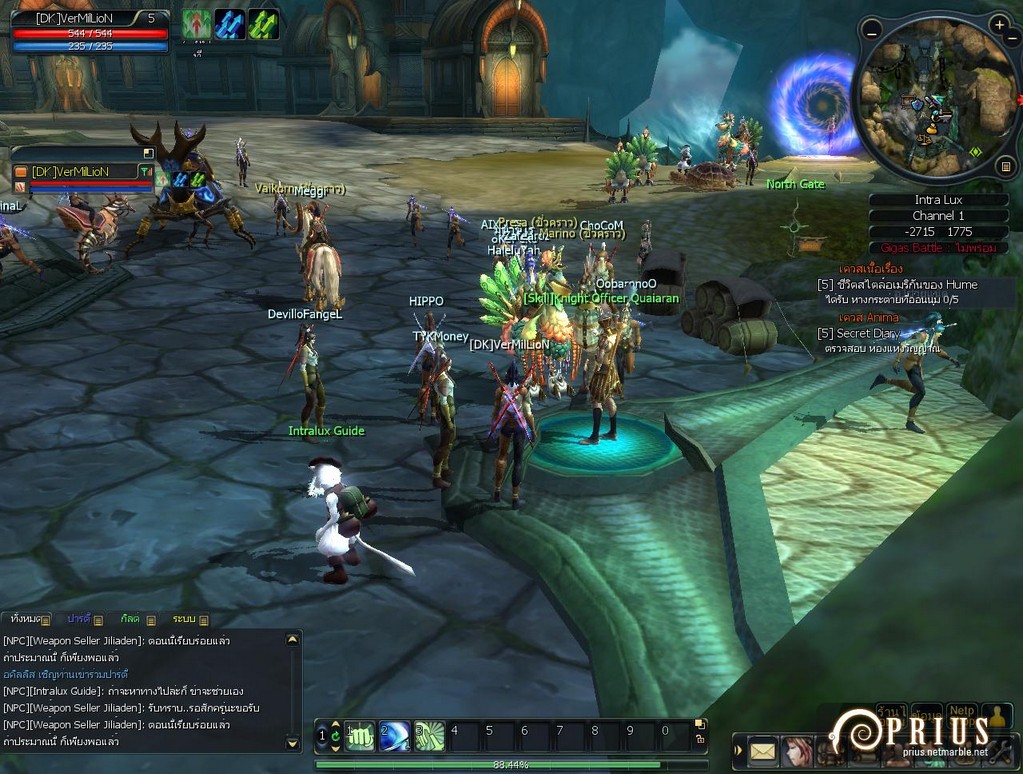The height and width of the screenshot is (774, 1023).
Task: Switch to the ทั้งหมด chat tab
Action: click(x=25, y=619)
